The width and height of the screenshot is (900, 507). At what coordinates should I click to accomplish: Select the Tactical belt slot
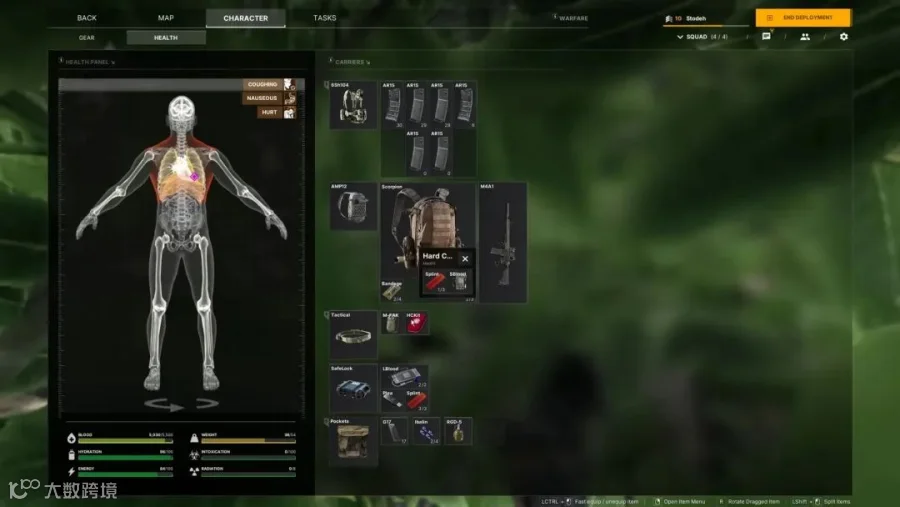click(x=354, y=335)
